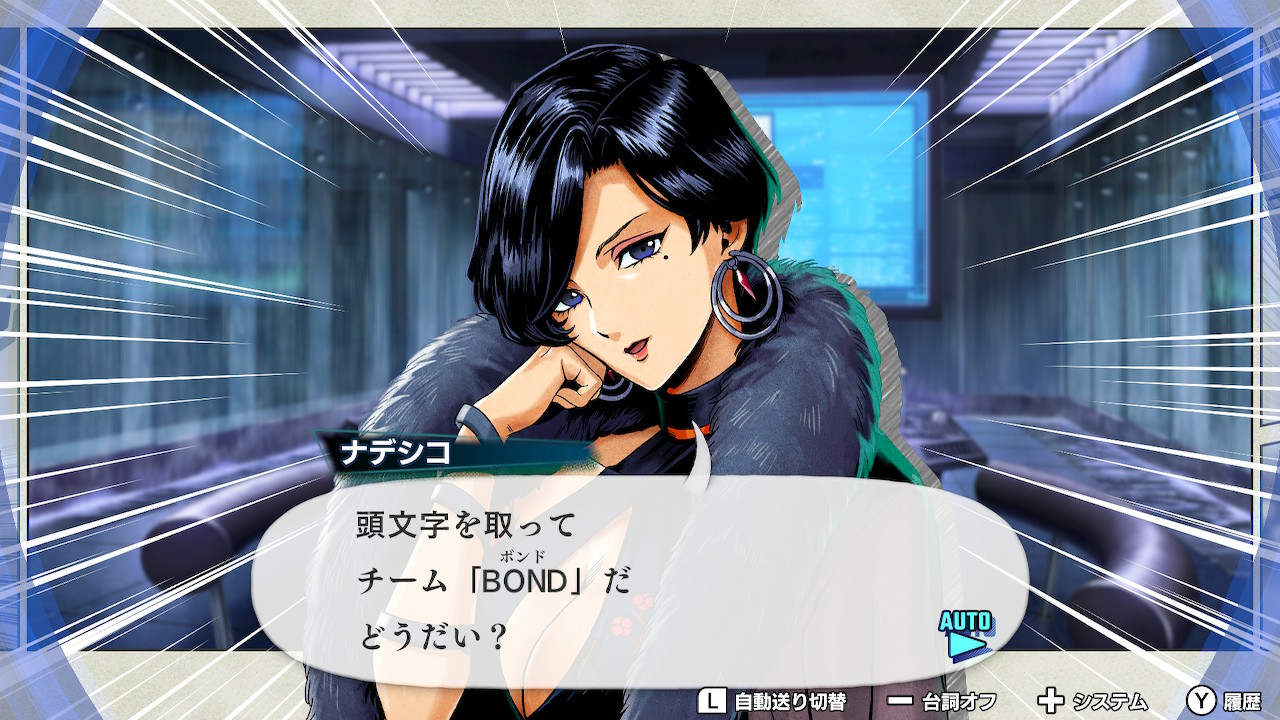Advance the dialogue in Nadeshiko's speech bubble
This screenshot has width=1280, height=720.
640,581
